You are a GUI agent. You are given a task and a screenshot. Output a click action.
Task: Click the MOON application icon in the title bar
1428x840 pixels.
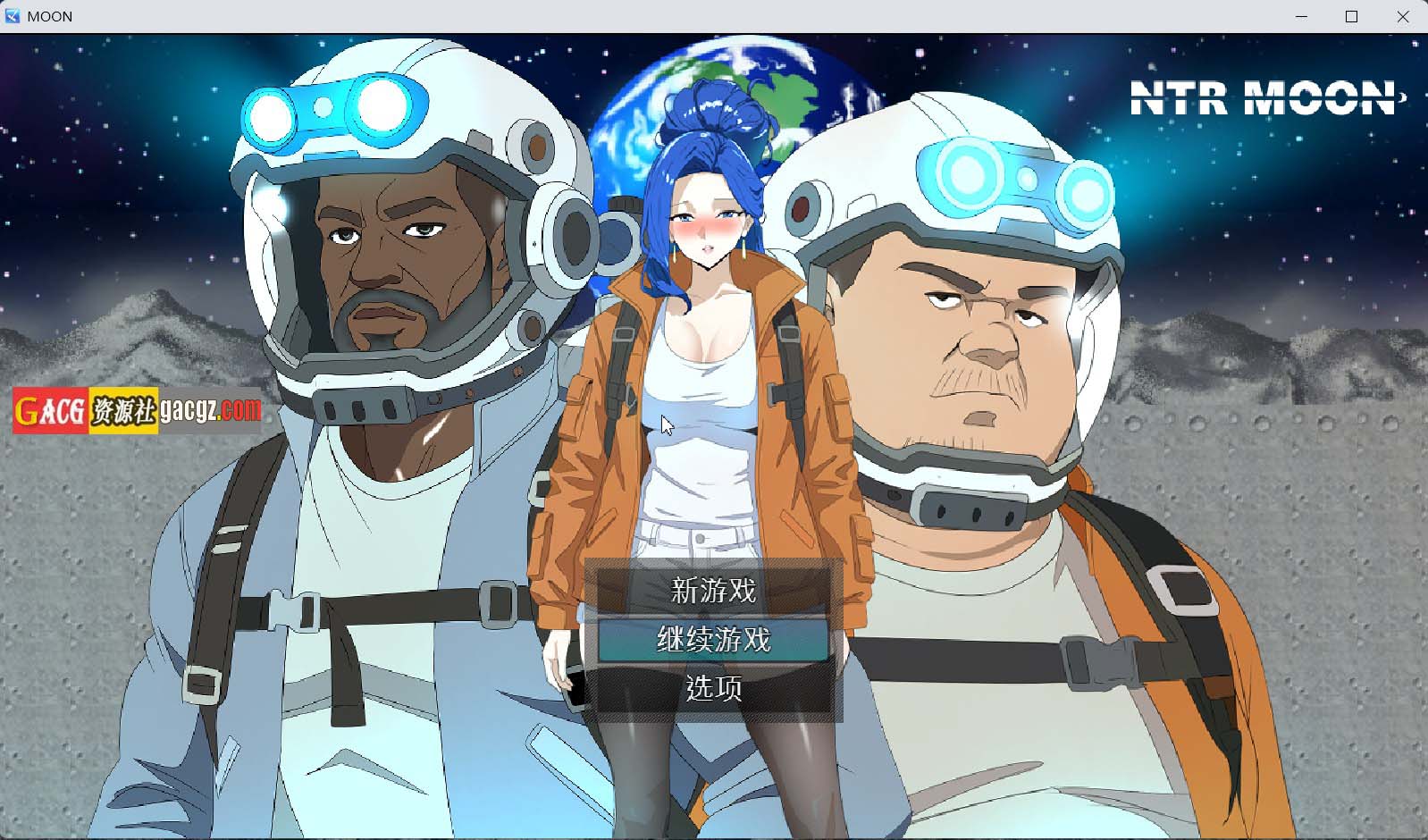(x=13, y=16)
